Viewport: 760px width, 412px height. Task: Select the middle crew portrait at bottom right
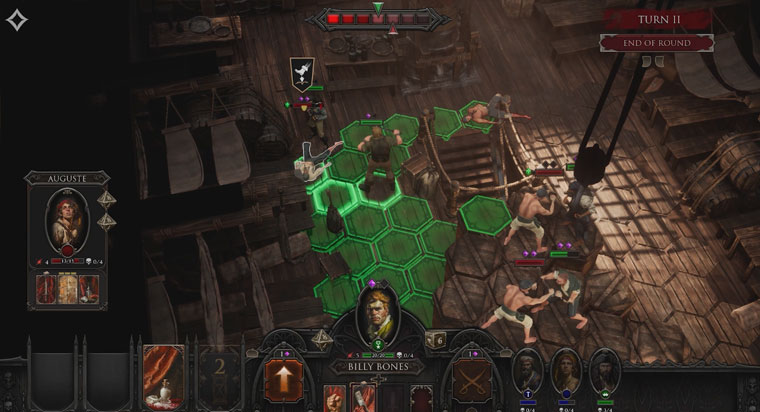[566, 371]
